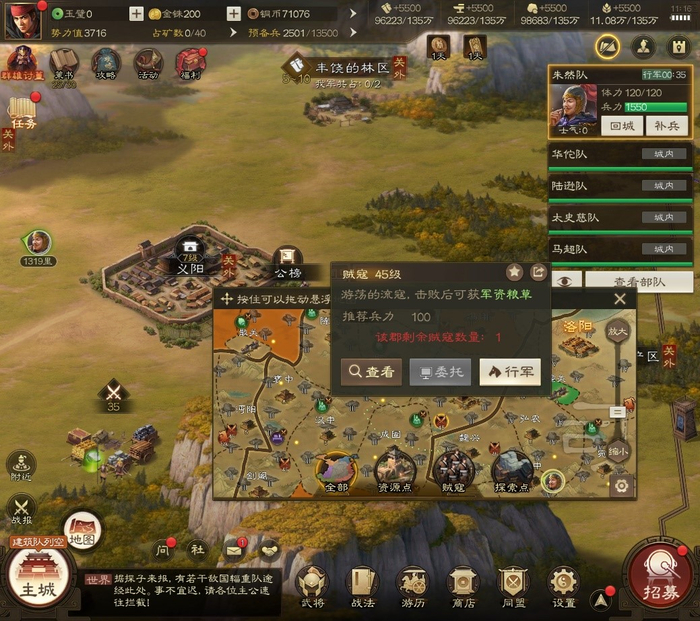Viewport: 700px width, 621px height.
Task: Favorite the bandit with the star icon
Action: coord(515,271)
